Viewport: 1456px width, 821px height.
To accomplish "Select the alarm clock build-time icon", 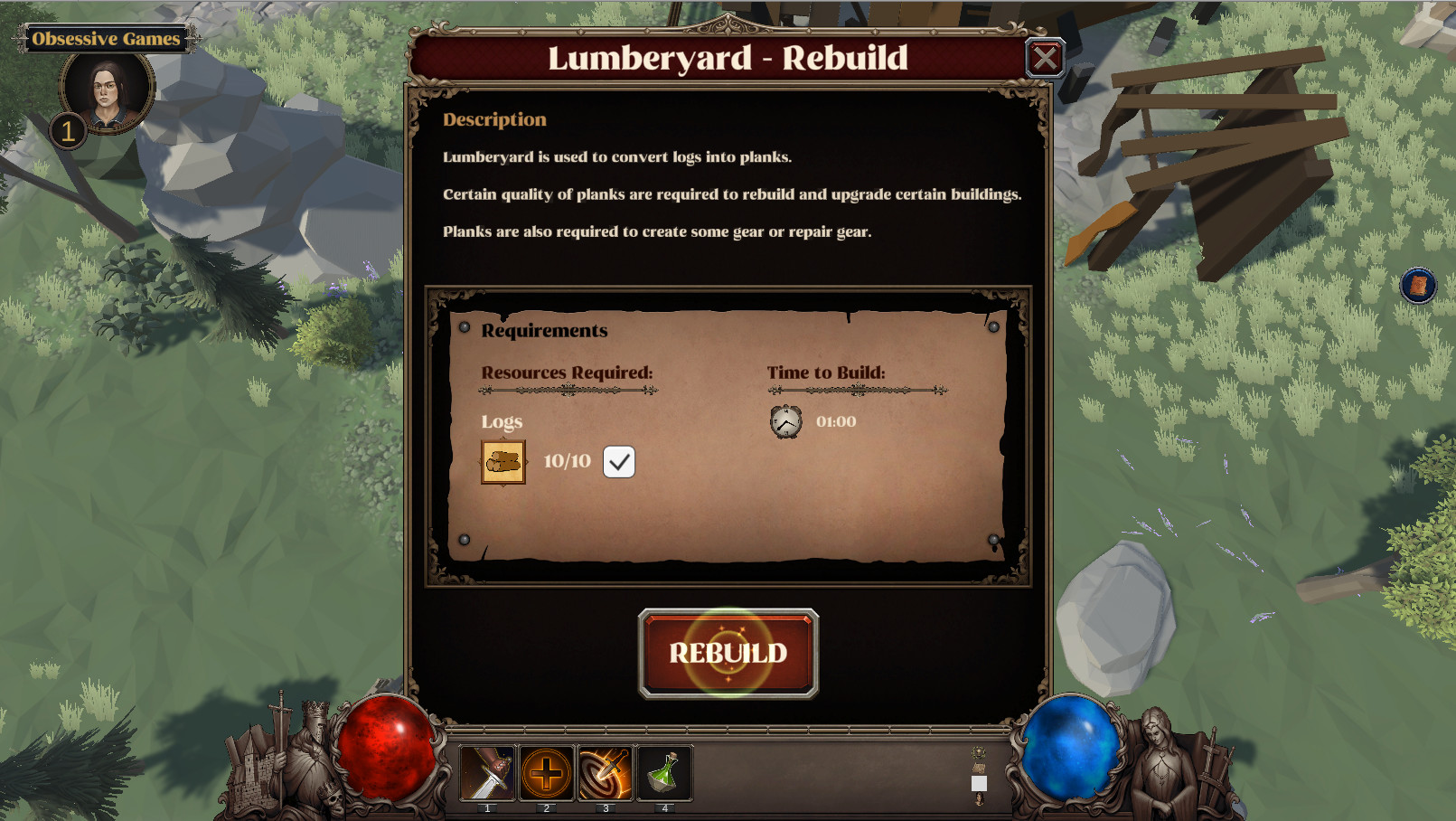I will click(786, 420).
